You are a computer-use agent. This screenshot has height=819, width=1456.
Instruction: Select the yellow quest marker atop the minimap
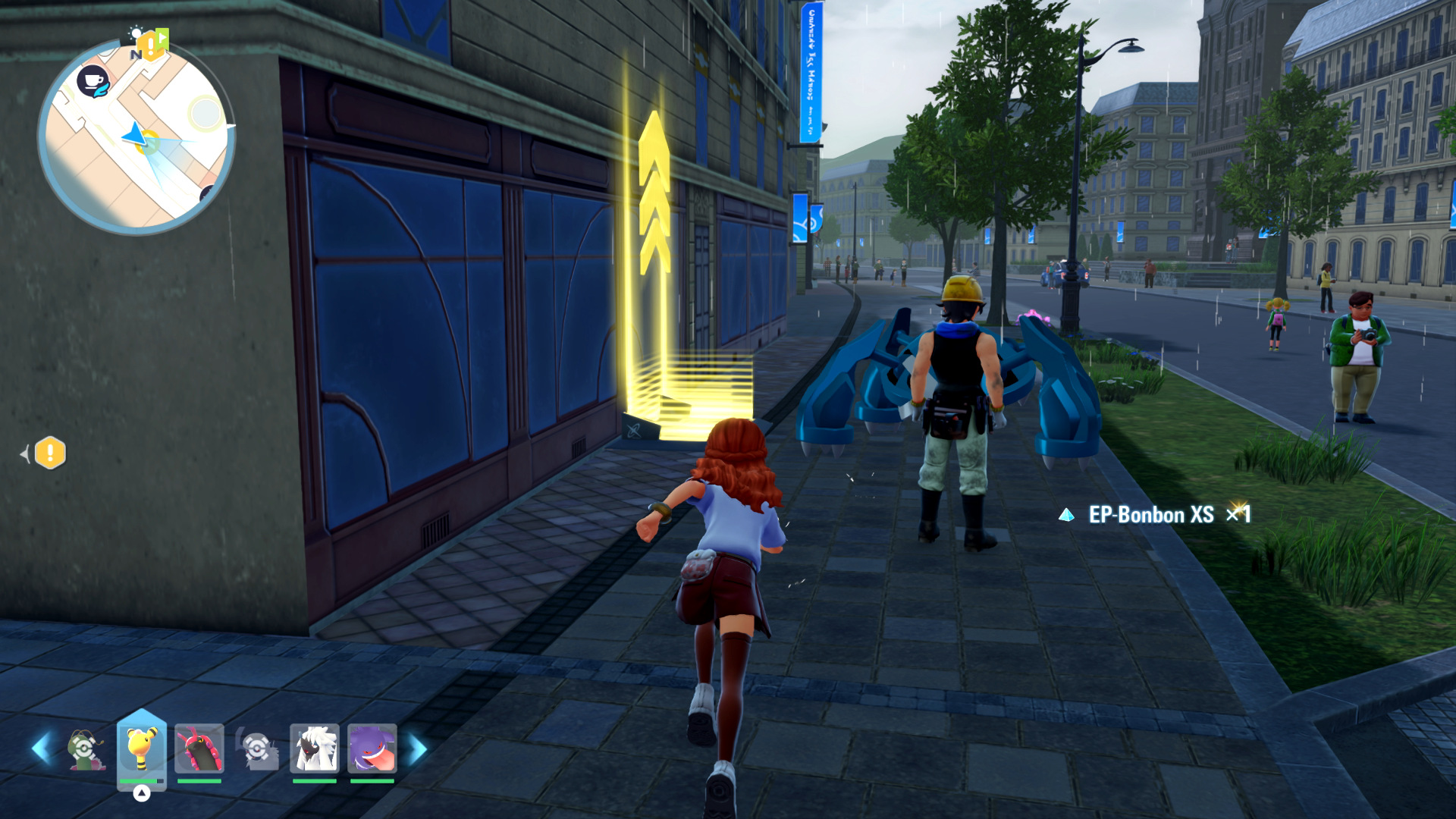click(151, 45)
